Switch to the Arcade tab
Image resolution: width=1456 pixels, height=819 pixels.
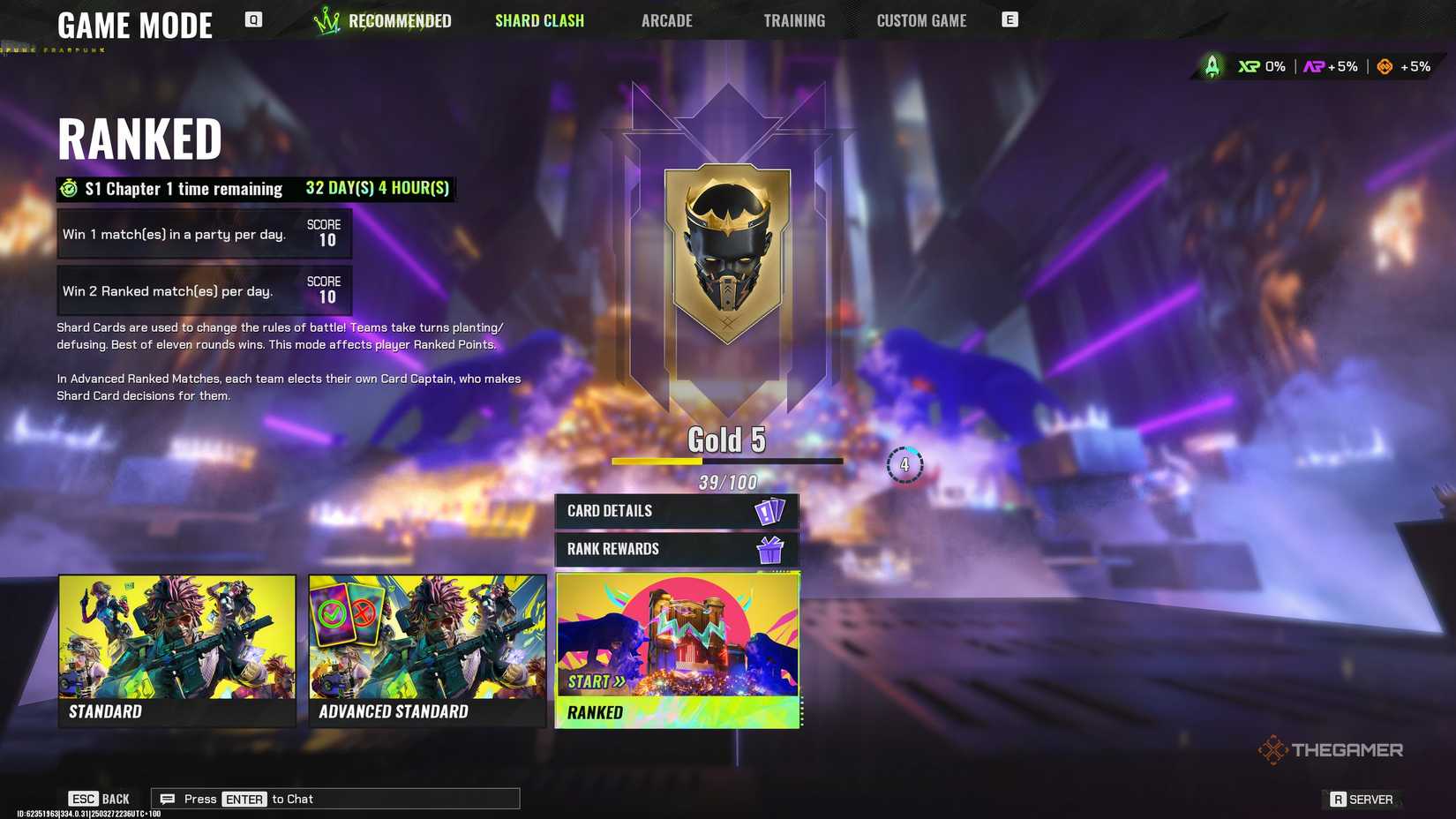pyautogui.click(x=666, y=20)
